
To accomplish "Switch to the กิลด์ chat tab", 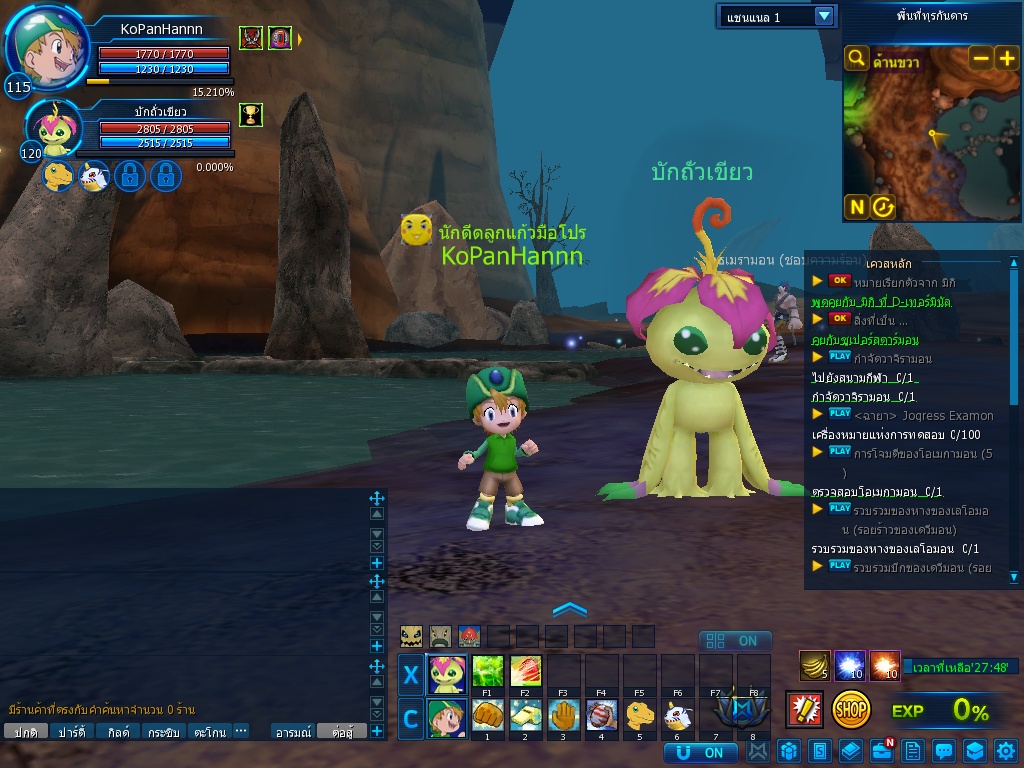I will [x=119, y=732].
